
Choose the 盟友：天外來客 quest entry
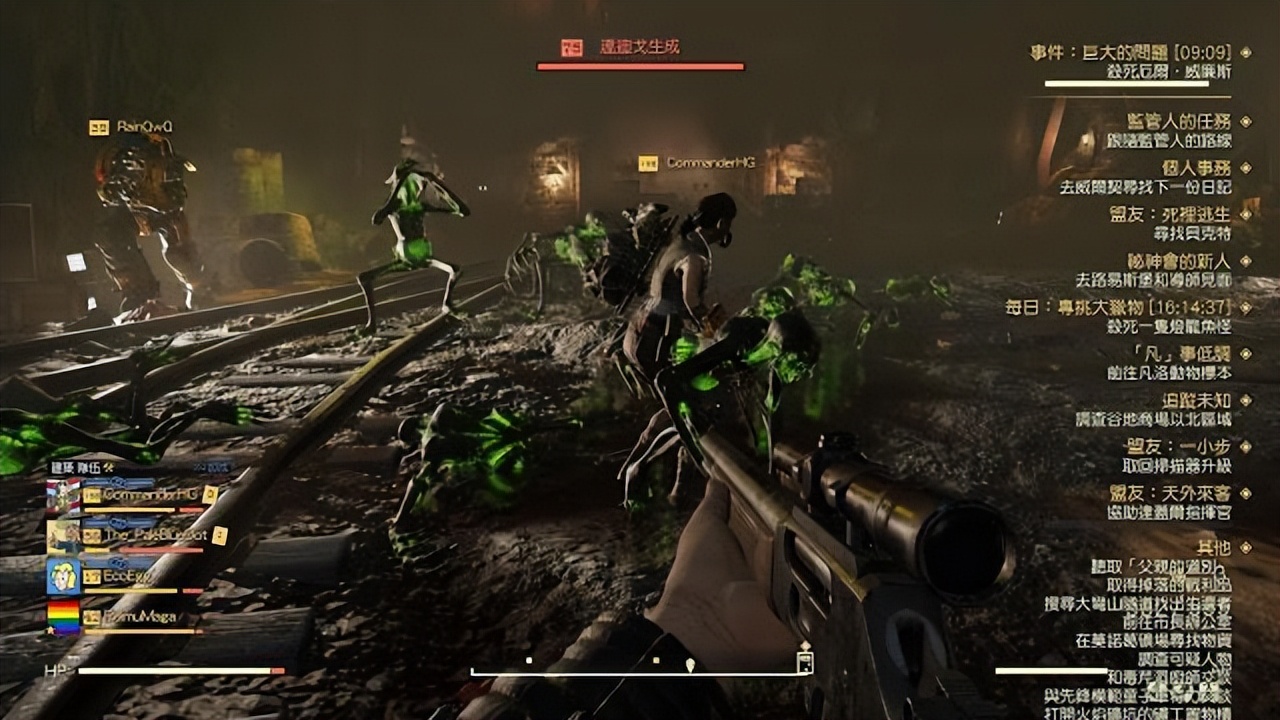tap(1170, 493)
